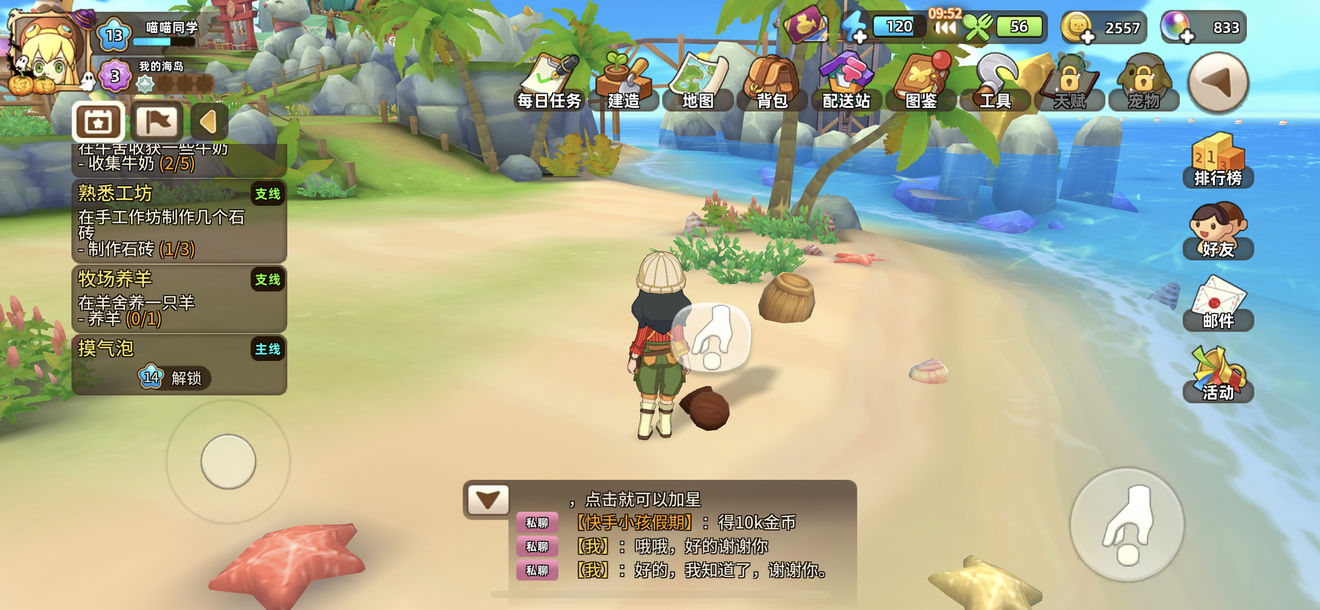Open the 配送站 delivery station

click(x=846, y=82)
